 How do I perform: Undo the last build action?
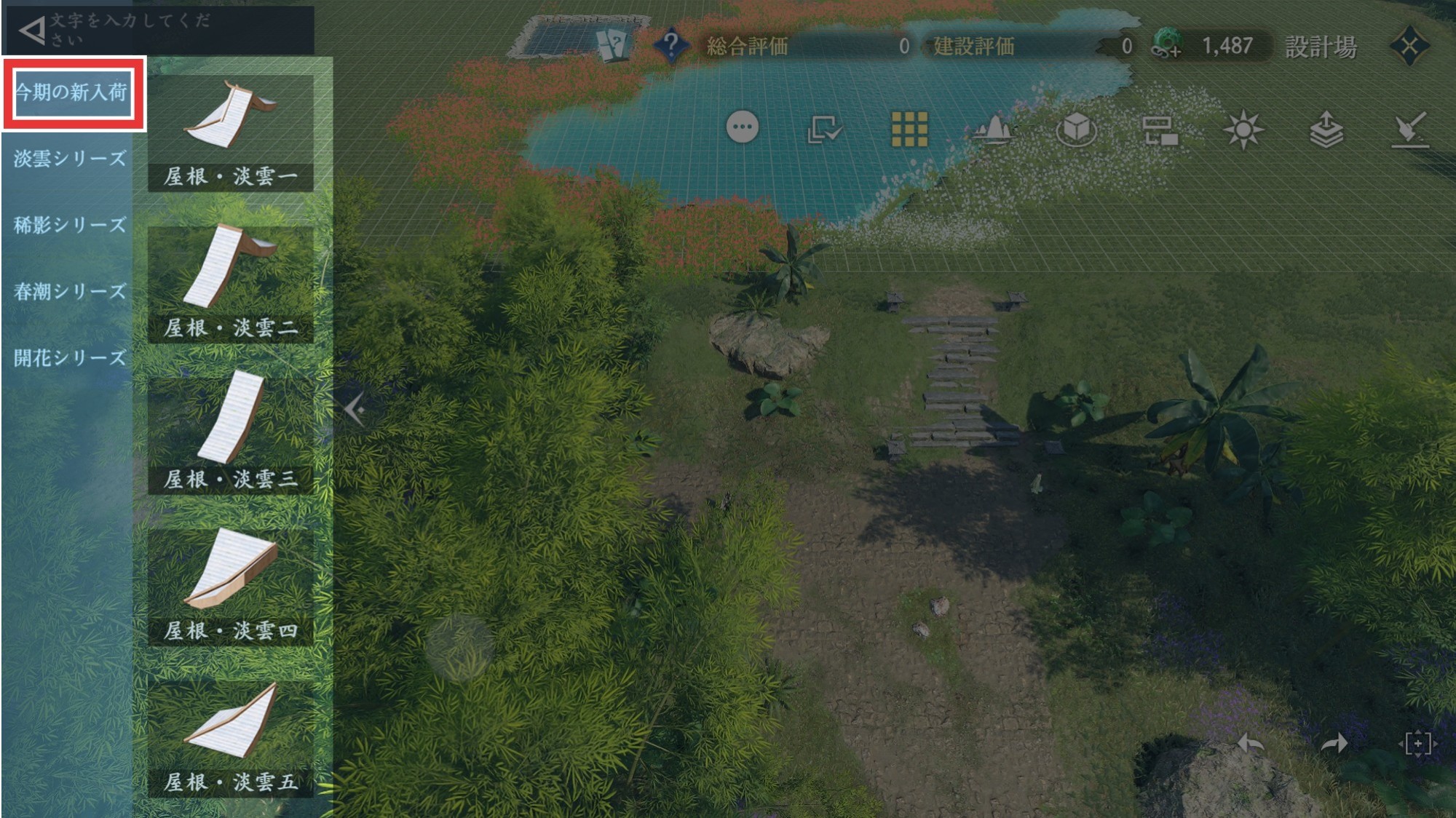(x=1251, y=743)
